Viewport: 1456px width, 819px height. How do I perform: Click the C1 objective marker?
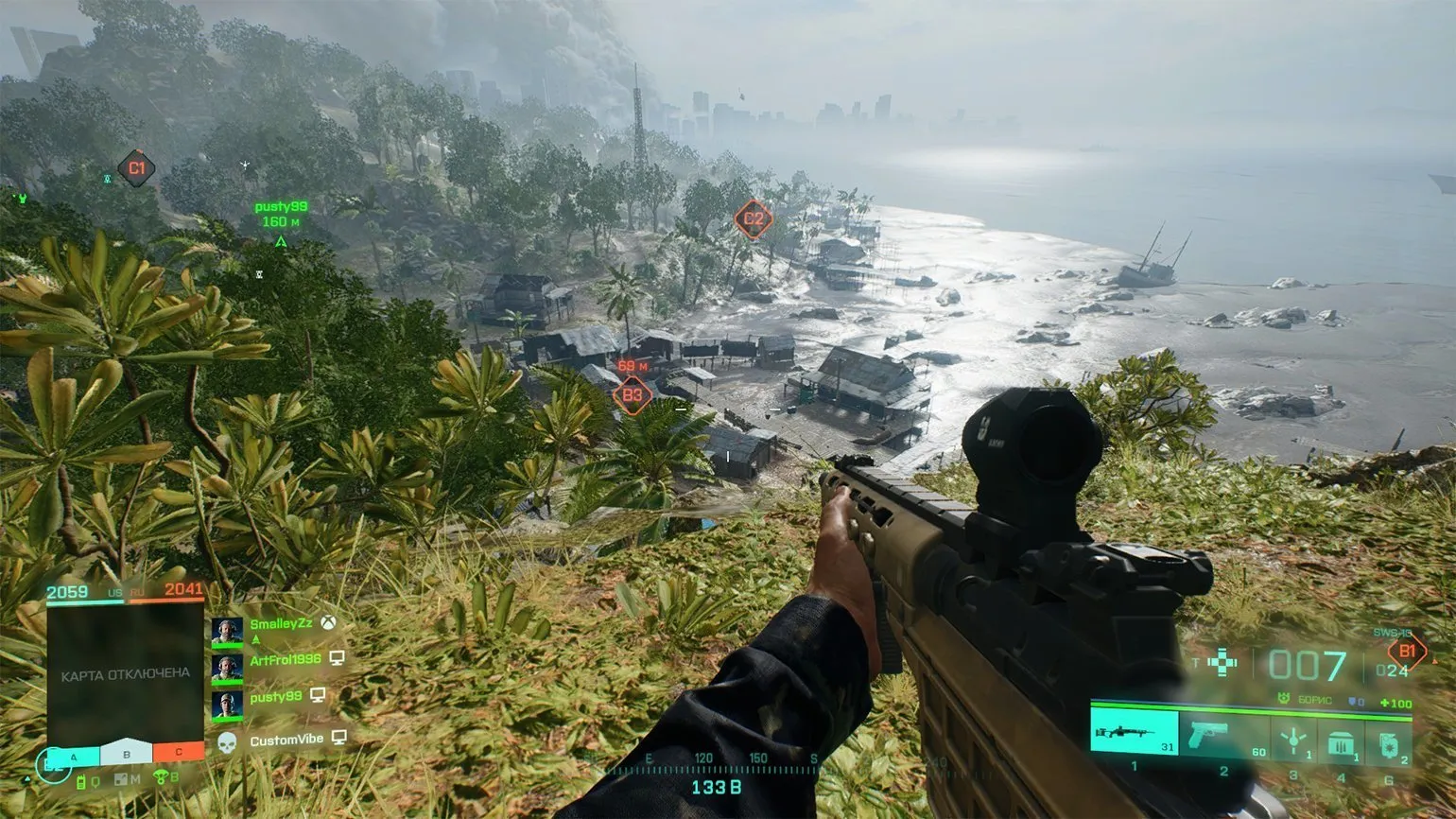(x=137, y=168)
